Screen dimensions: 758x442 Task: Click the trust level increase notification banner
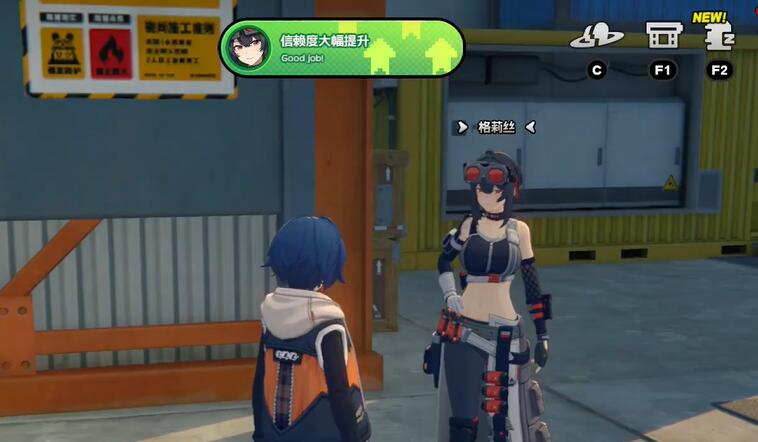tap(342, 48)
